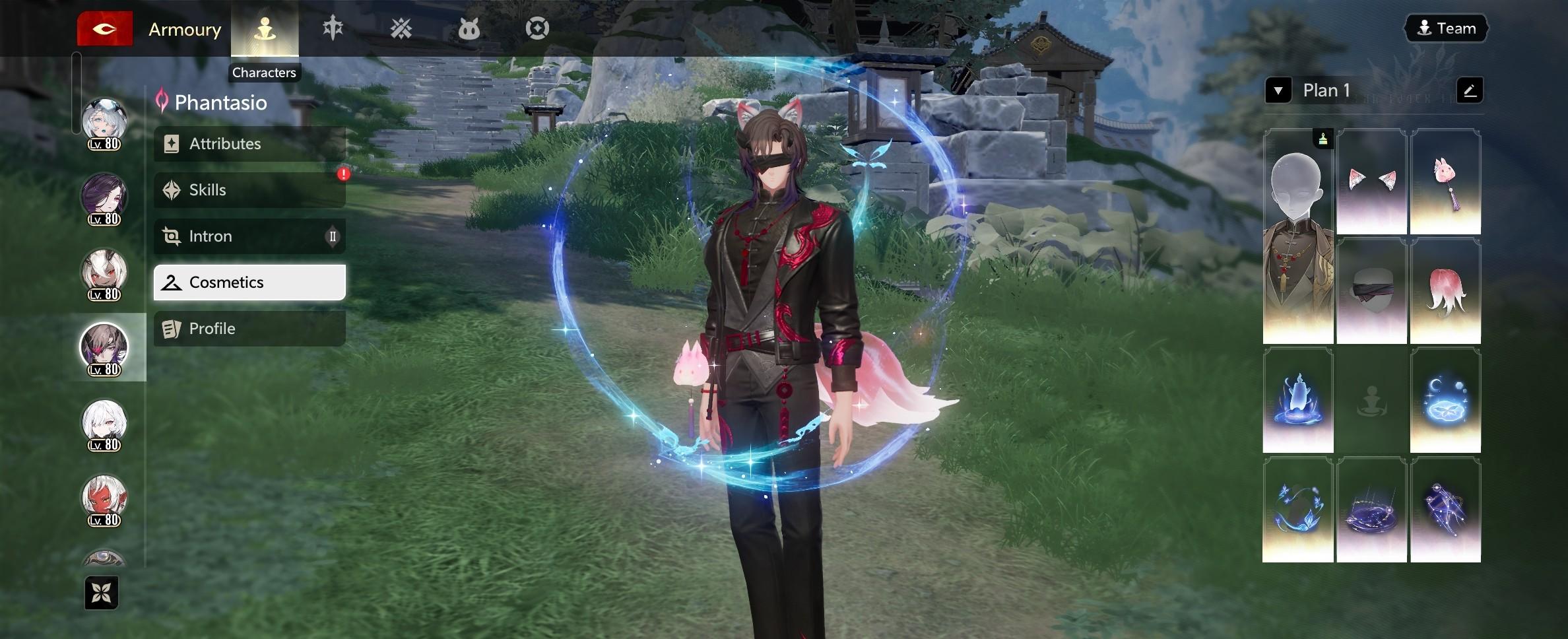Choose the red-skinned character portrait
This screenshot has width=1568, height=639.
coord(104,499)
